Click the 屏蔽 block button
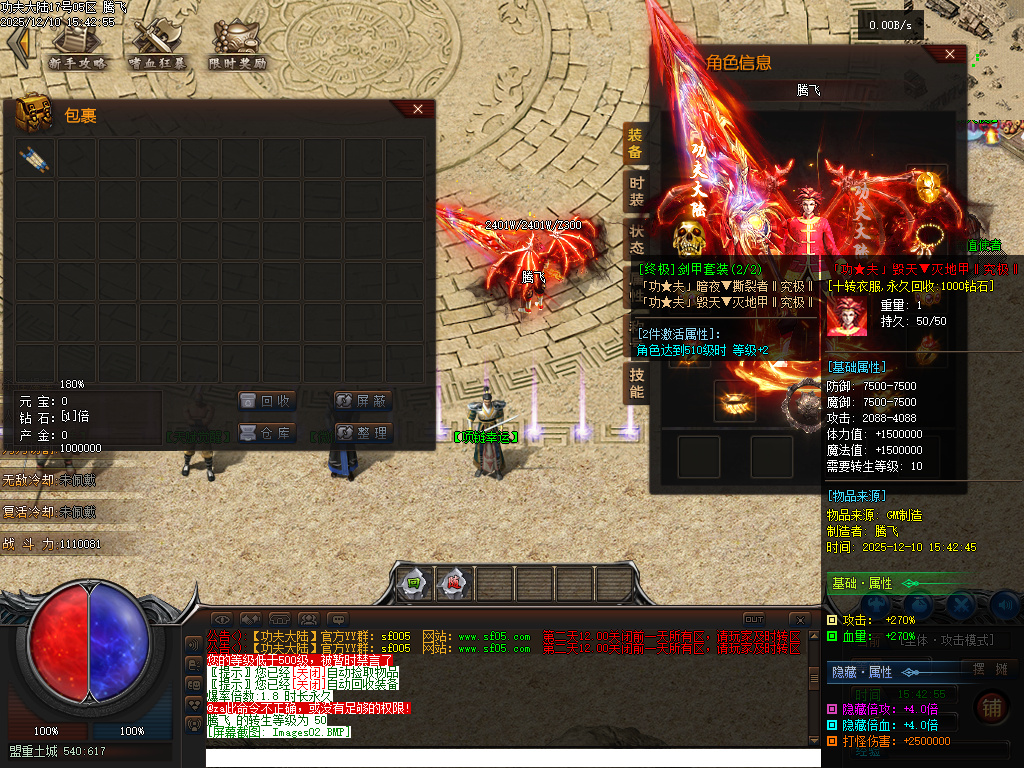Screen dimensions: 1024x768 [x=362, y=401]
